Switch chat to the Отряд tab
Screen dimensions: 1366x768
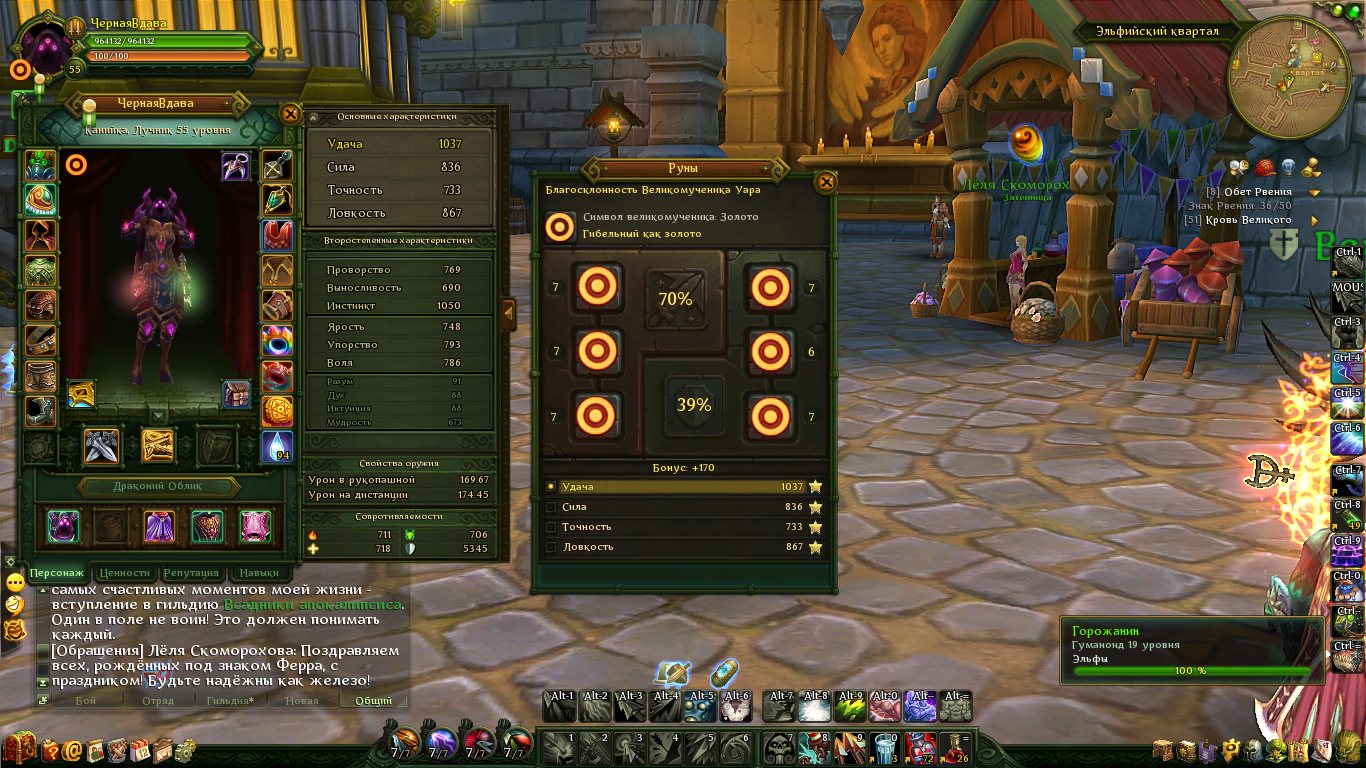point(158,700)
